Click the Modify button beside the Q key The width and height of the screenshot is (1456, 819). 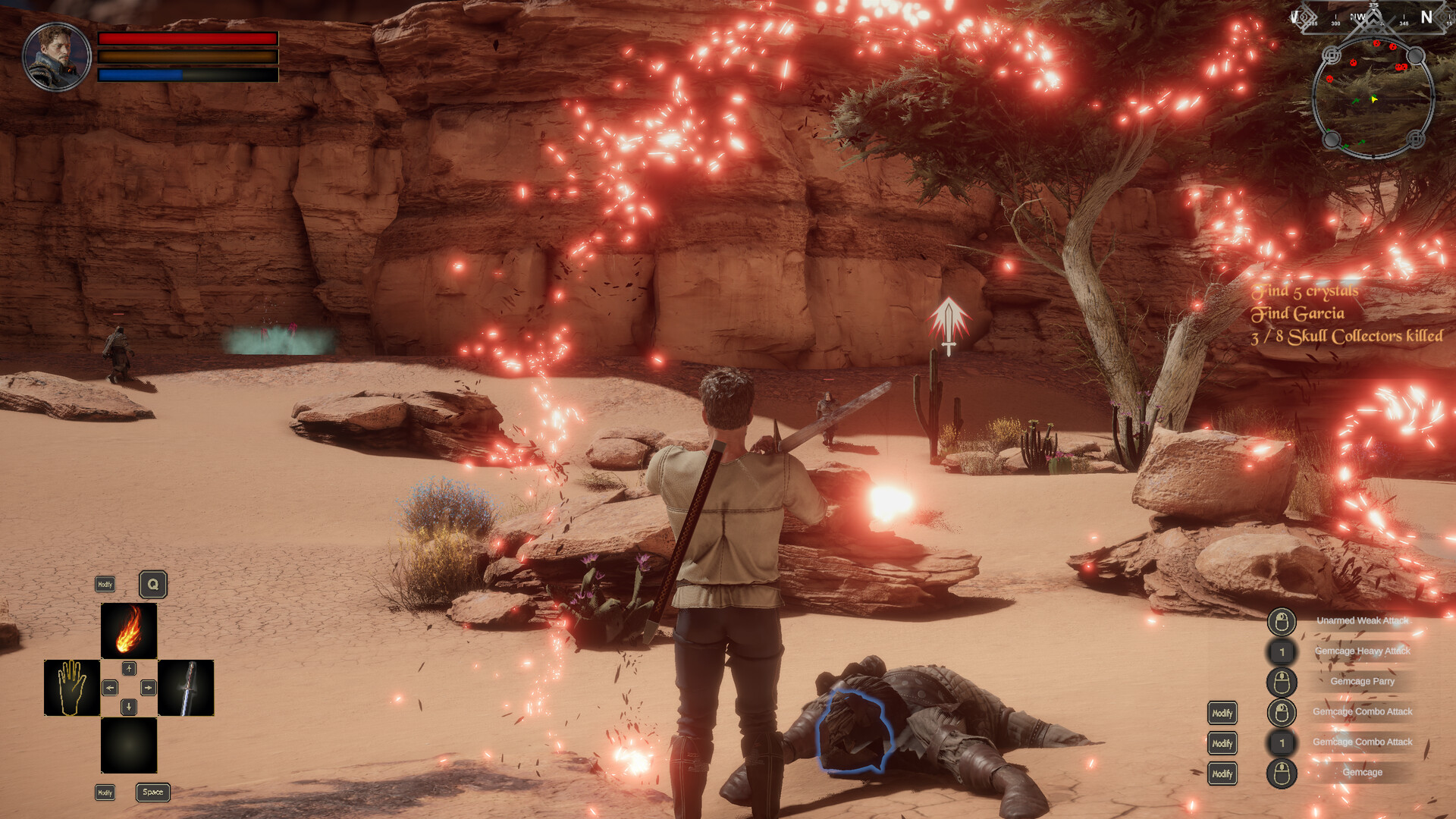105,584
